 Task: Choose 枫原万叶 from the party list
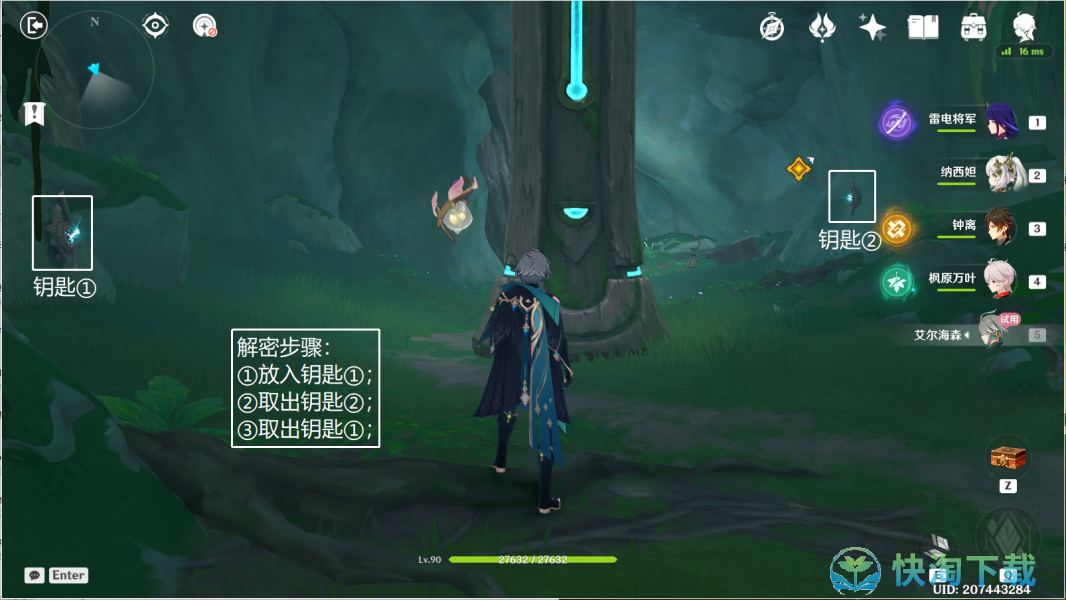pyautogui.click(x=1000, y=281)
